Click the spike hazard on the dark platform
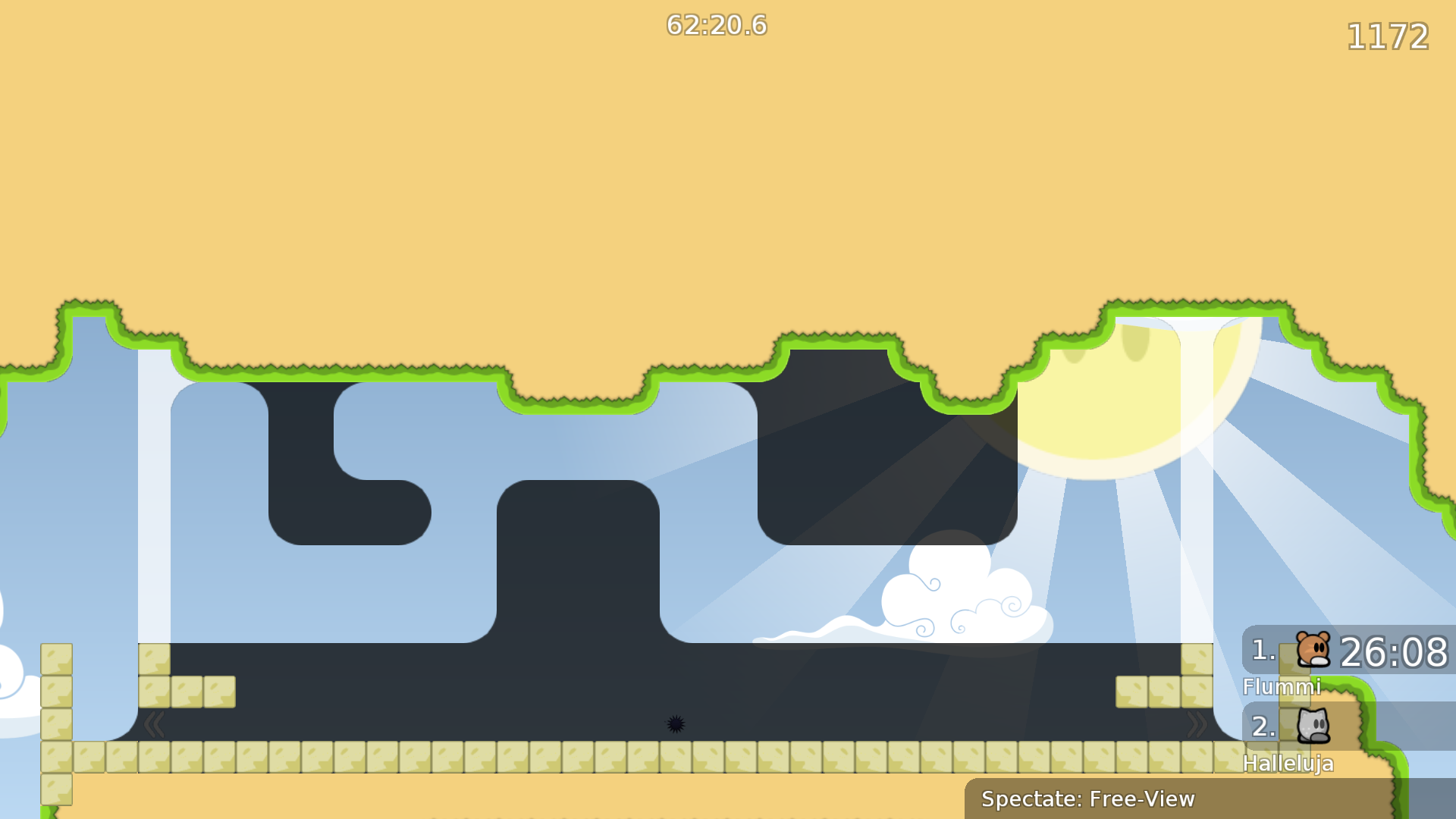The height and width of the screenshot is (819, 1456). click(676, 723)
